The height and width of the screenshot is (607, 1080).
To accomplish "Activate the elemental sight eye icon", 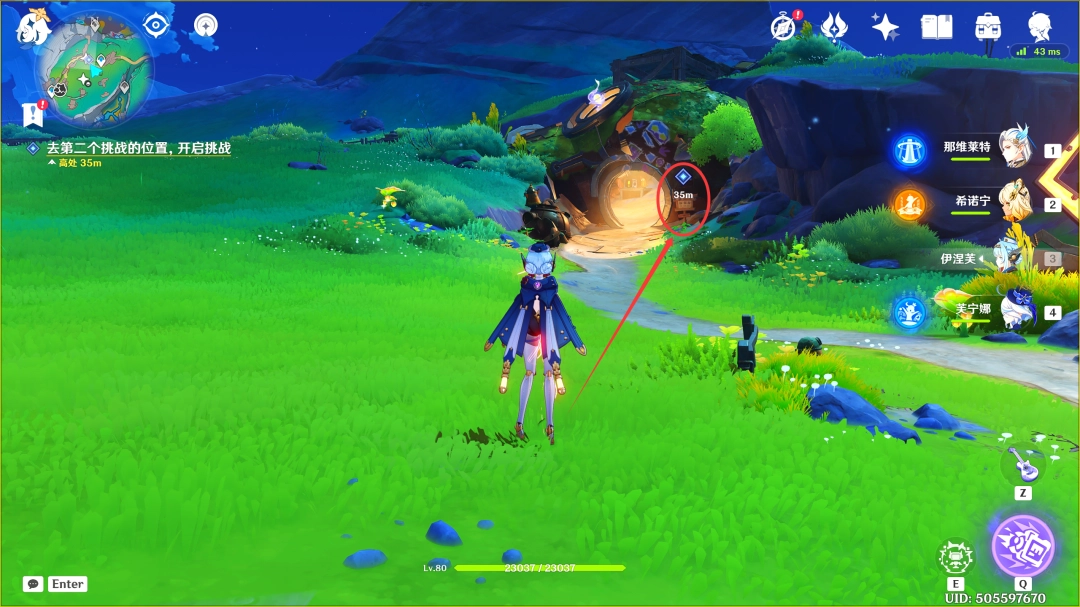I will [156, 25].
